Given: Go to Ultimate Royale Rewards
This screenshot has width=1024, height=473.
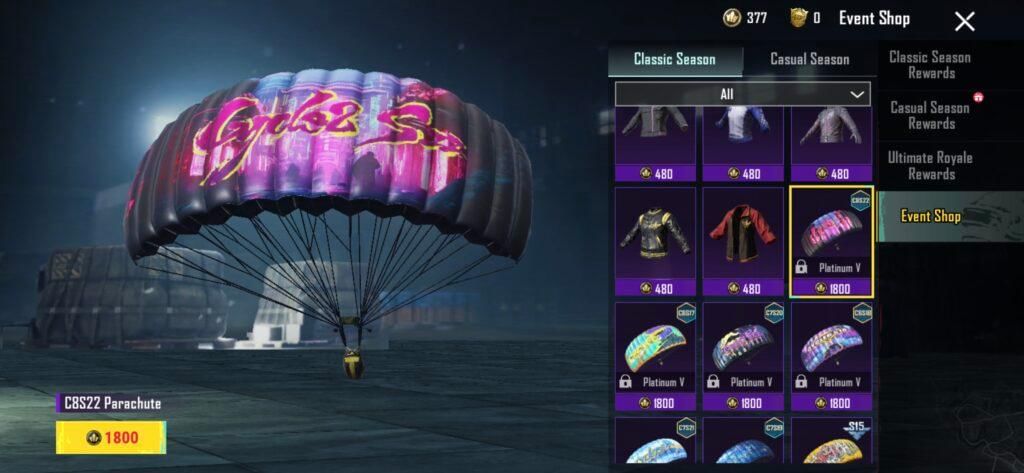Looking at the screenshot, I should [930, 165].
